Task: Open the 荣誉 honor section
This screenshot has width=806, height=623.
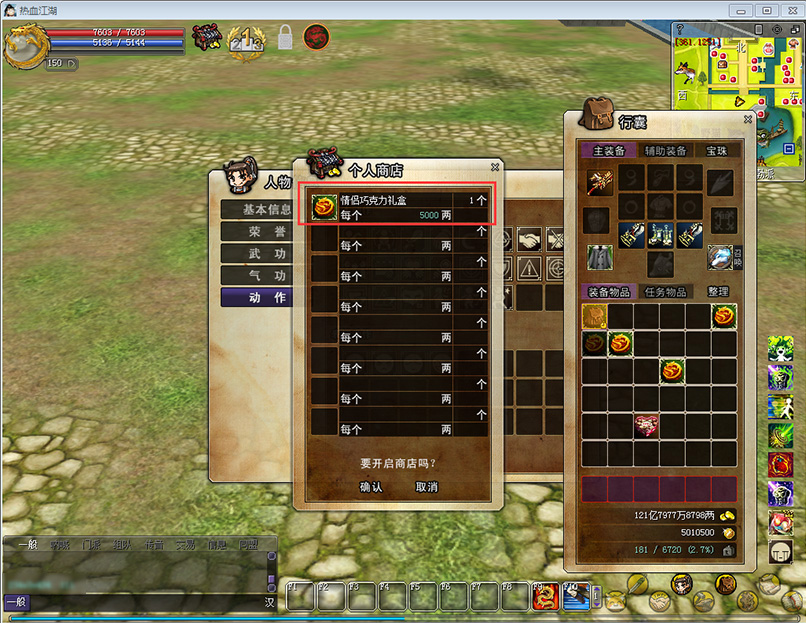Action: [x=257, y=231]
